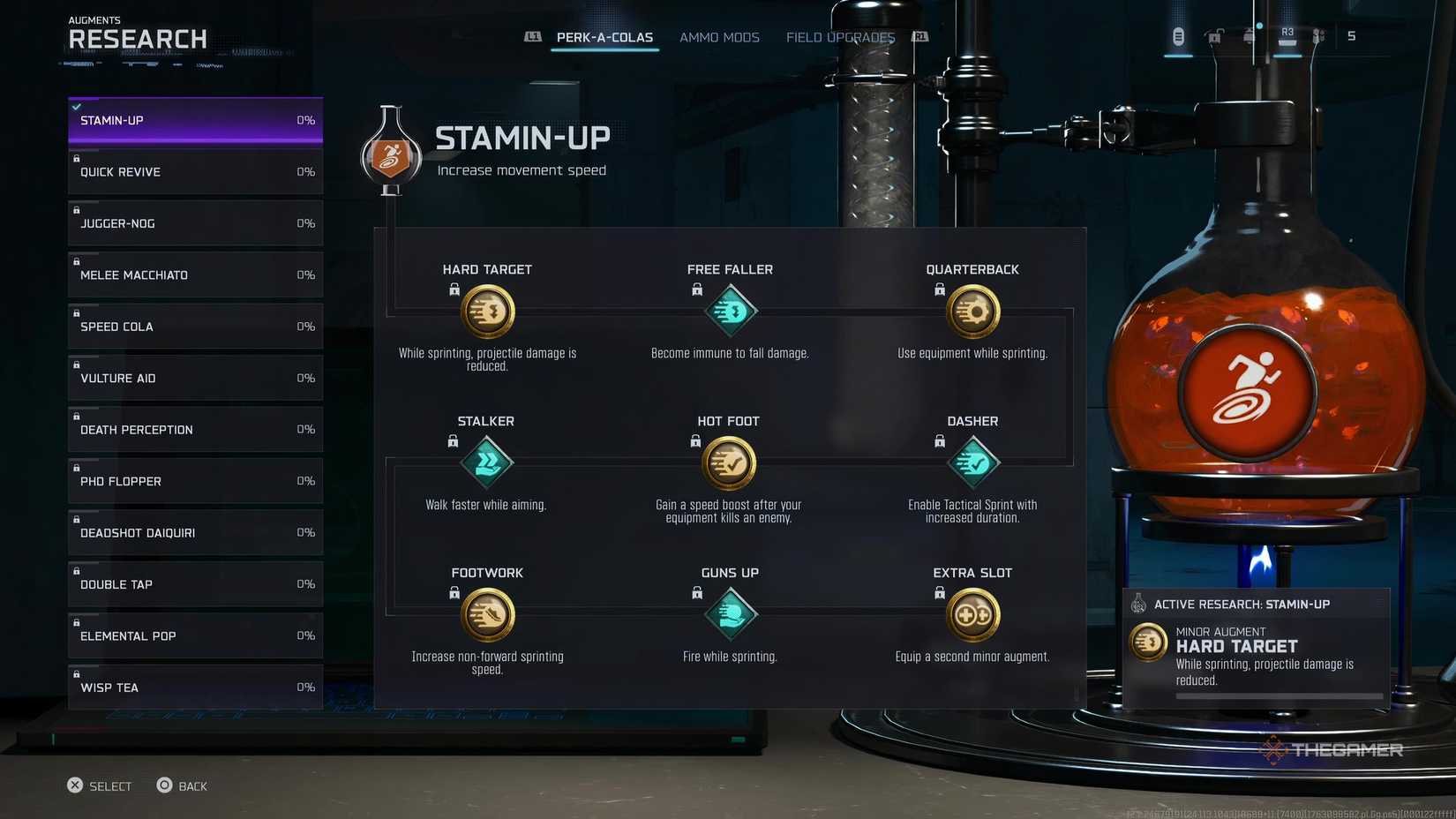This screenshot has width=1456, height=819.
Task: Select the Elemental Pop research entry
Action: tap(194, 635)
